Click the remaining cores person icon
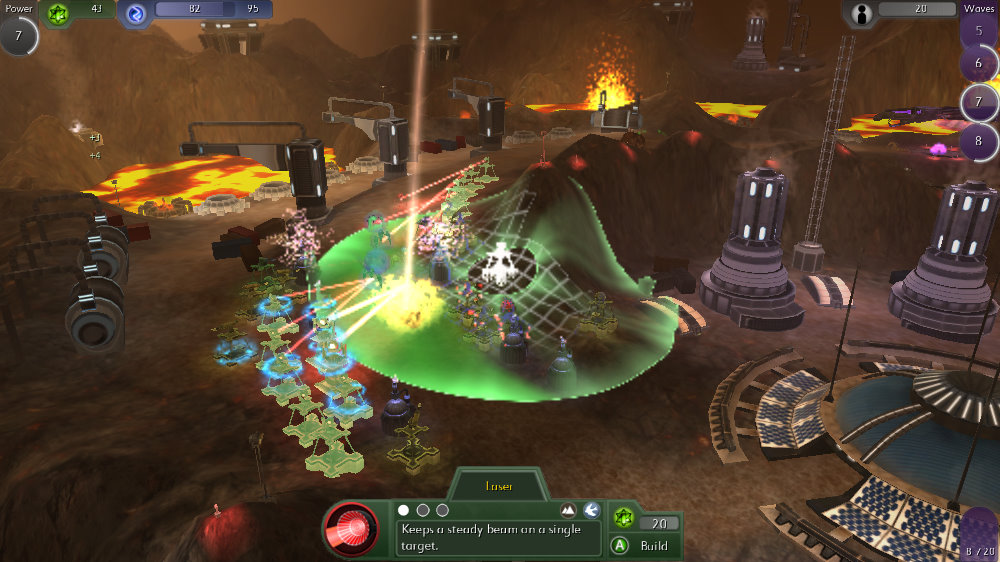This screenshot has width=1000, height=562. tap(862, 12)
